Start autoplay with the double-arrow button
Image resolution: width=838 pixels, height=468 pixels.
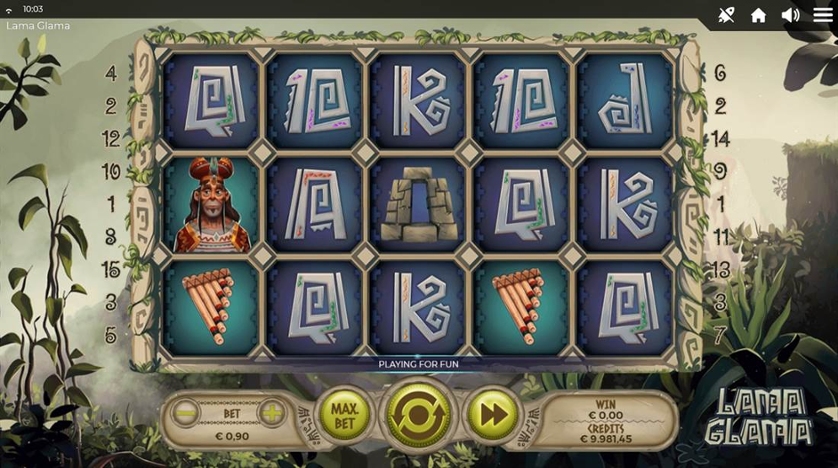pyautogui.click(x=493, y=413)
